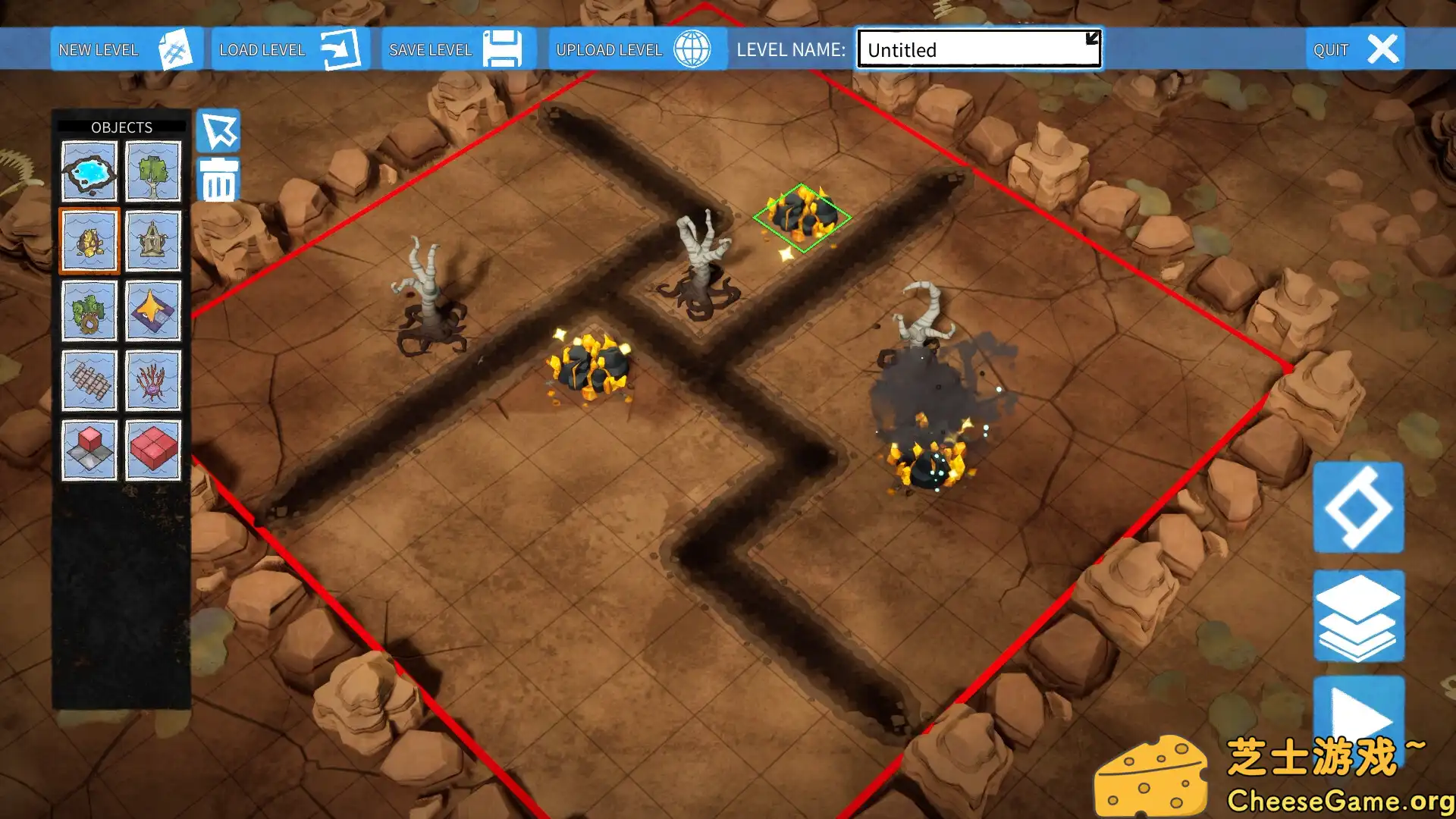Click the Untitled level name field

(x=978, y=49)
